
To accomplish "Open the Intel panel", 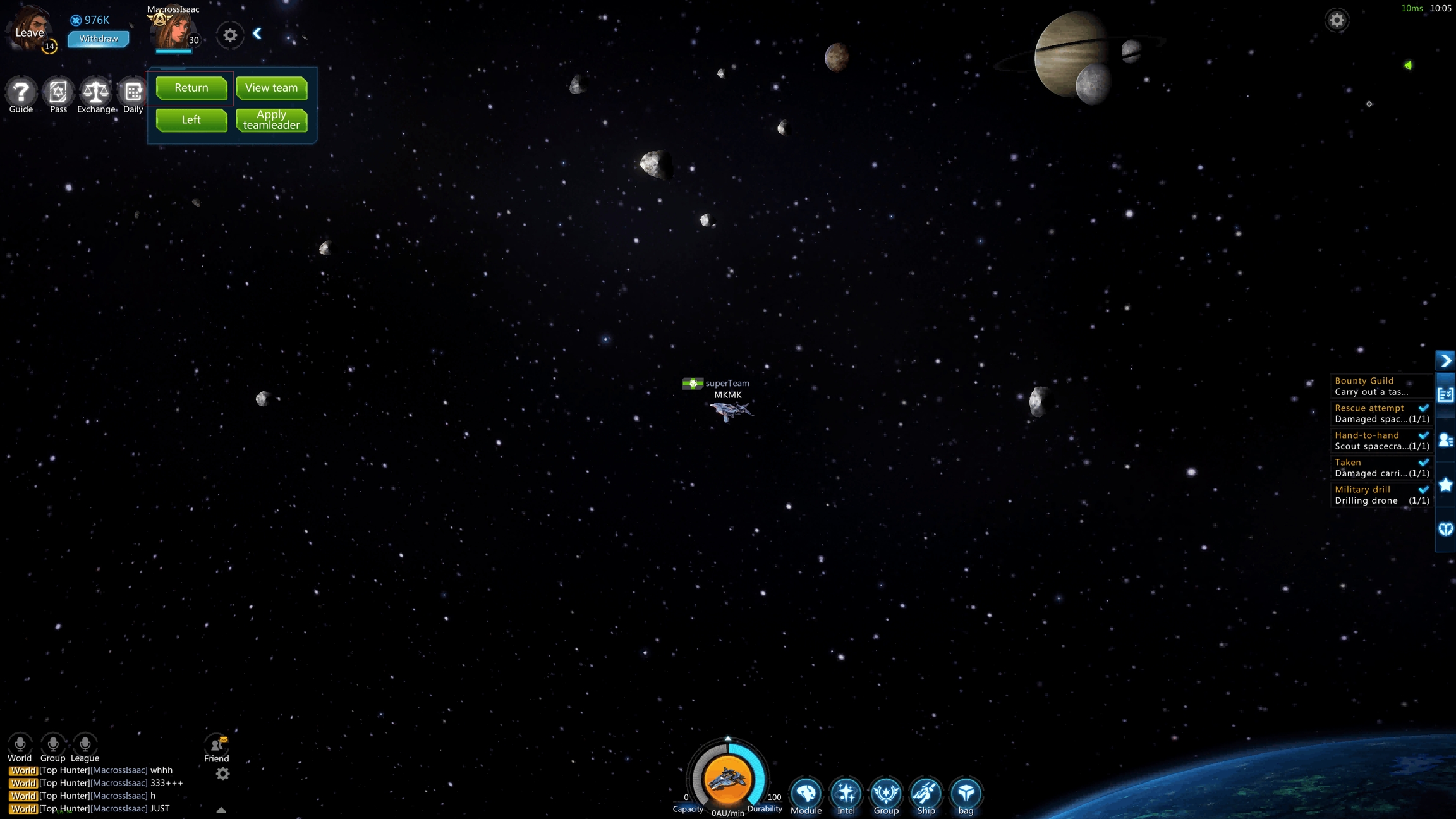I will 846,793.
